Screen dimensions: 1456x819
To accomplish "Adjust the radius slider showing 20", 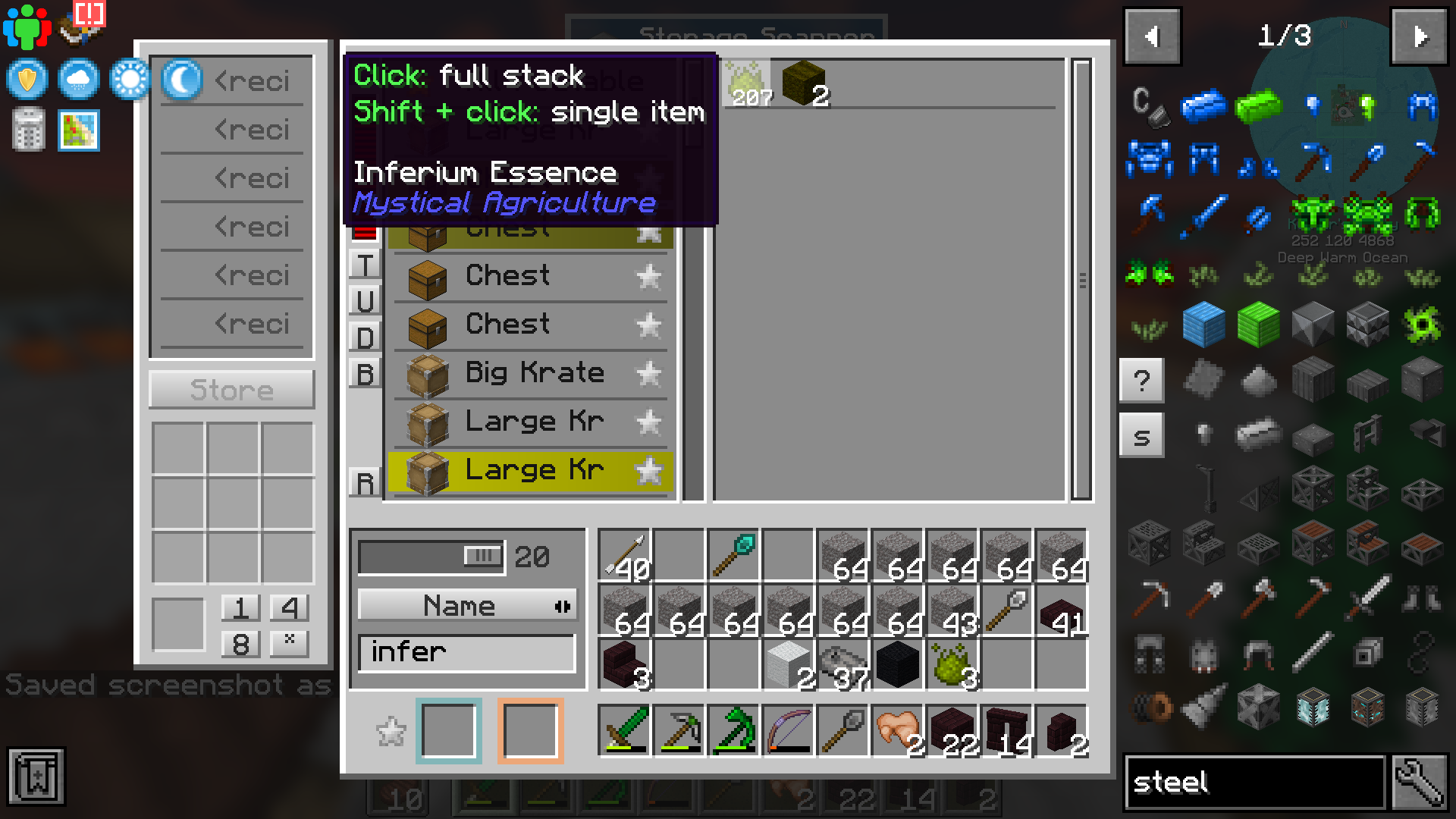I will coord(483,556).
